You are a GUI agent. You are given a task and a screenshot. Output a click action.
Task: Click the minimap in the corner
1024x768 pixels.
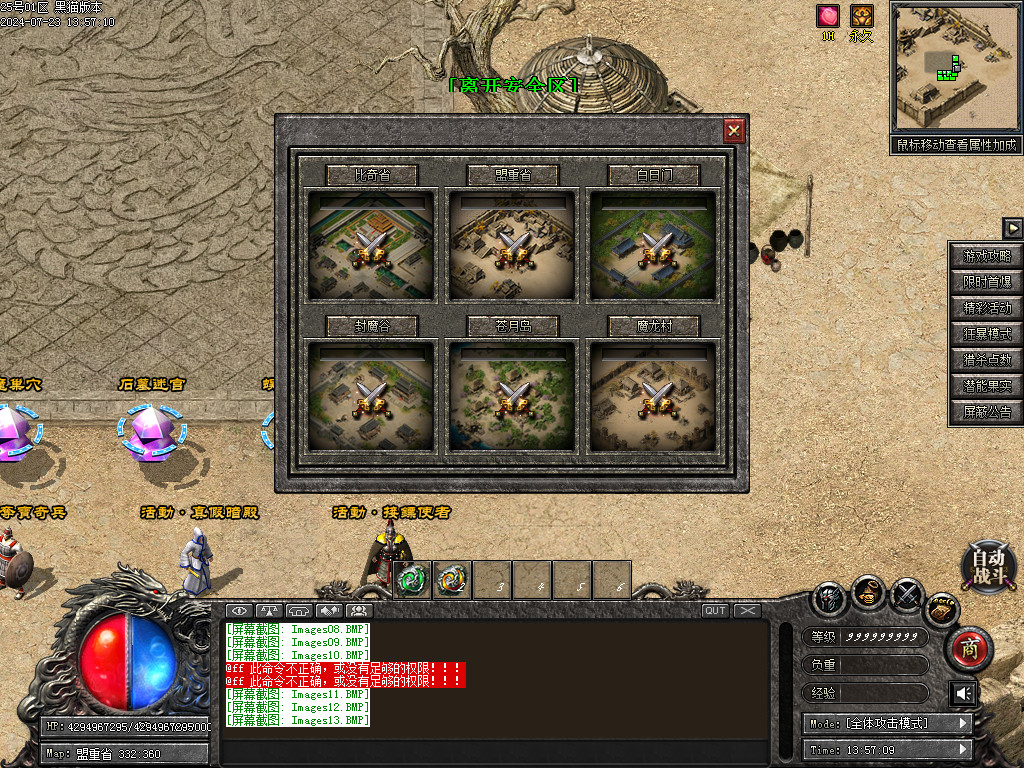pos(955,67)
